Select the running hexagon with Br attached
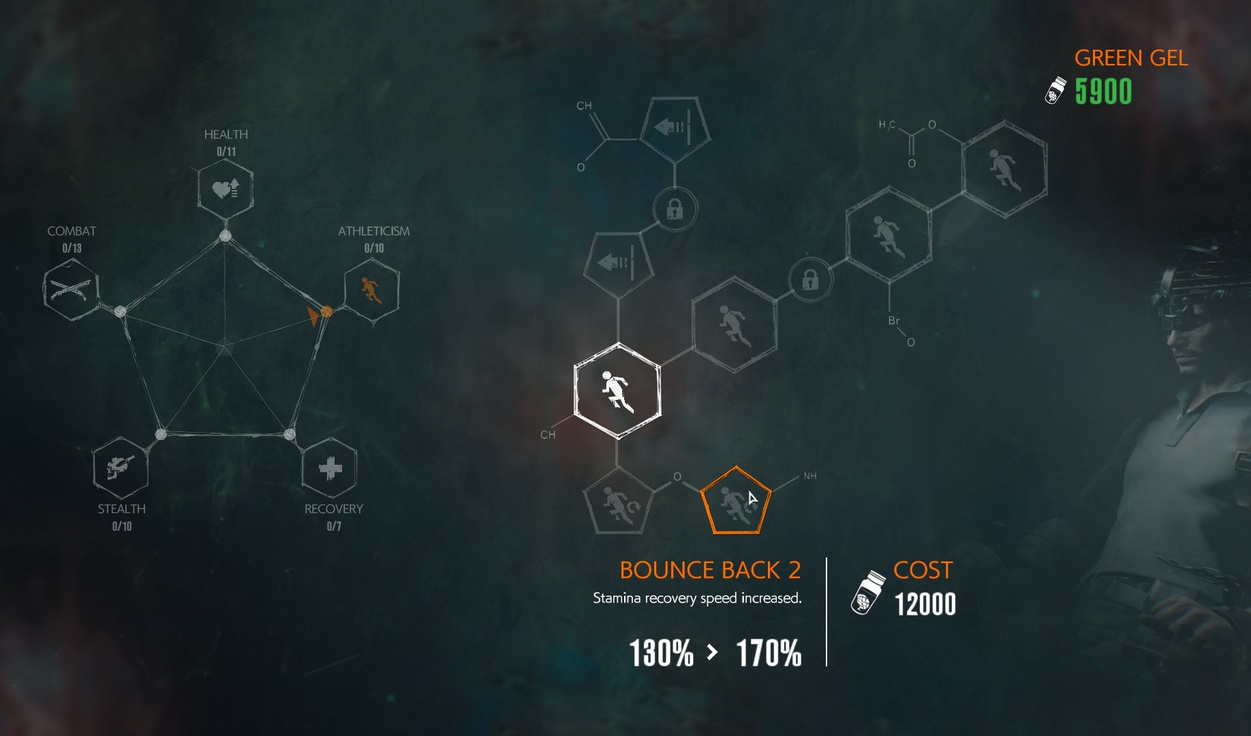The width and height of the screenshot is (1251, 736). click(x=888, y=237)
